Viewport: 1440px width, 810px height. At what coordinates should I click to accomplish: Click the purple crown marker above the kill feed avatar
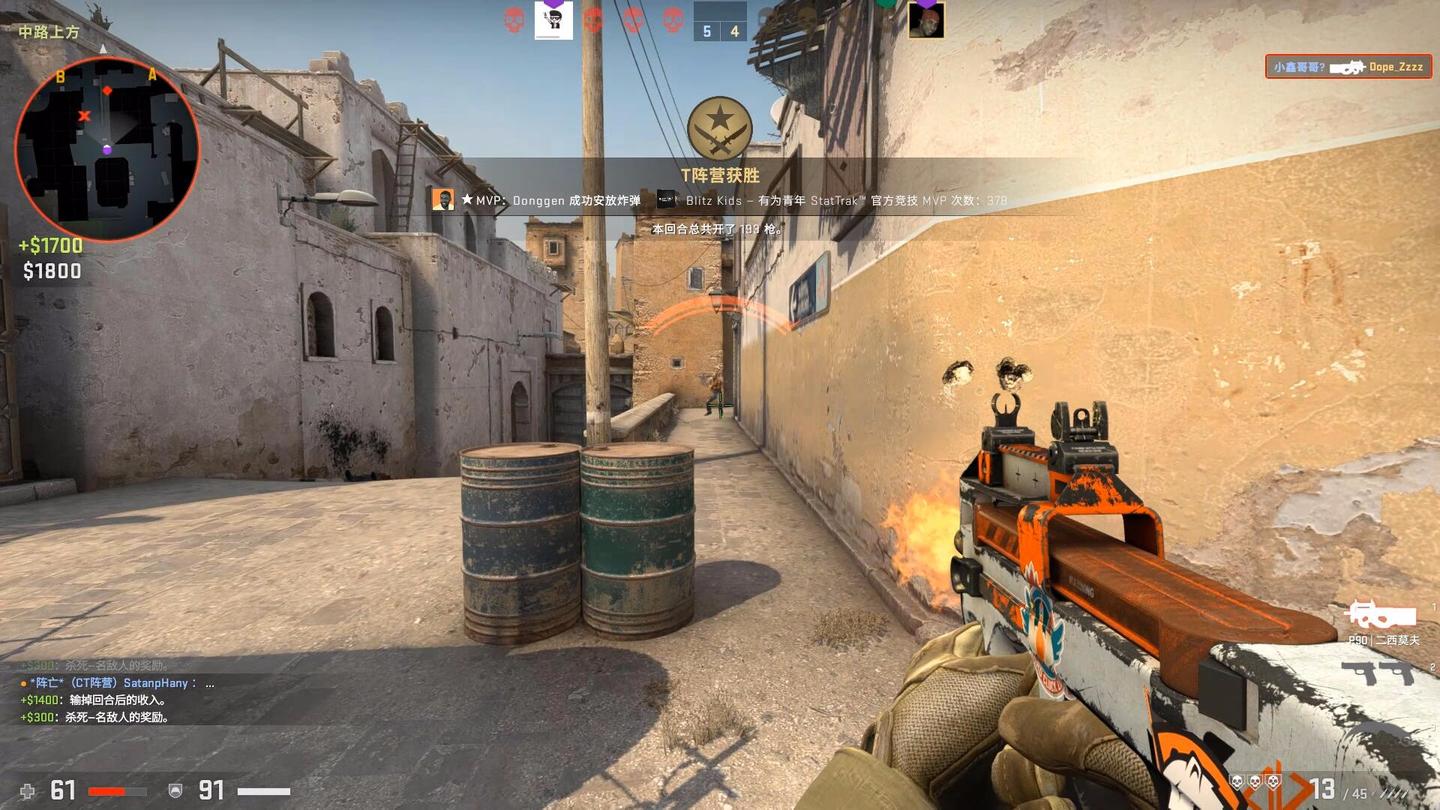(x=554, y=4)
